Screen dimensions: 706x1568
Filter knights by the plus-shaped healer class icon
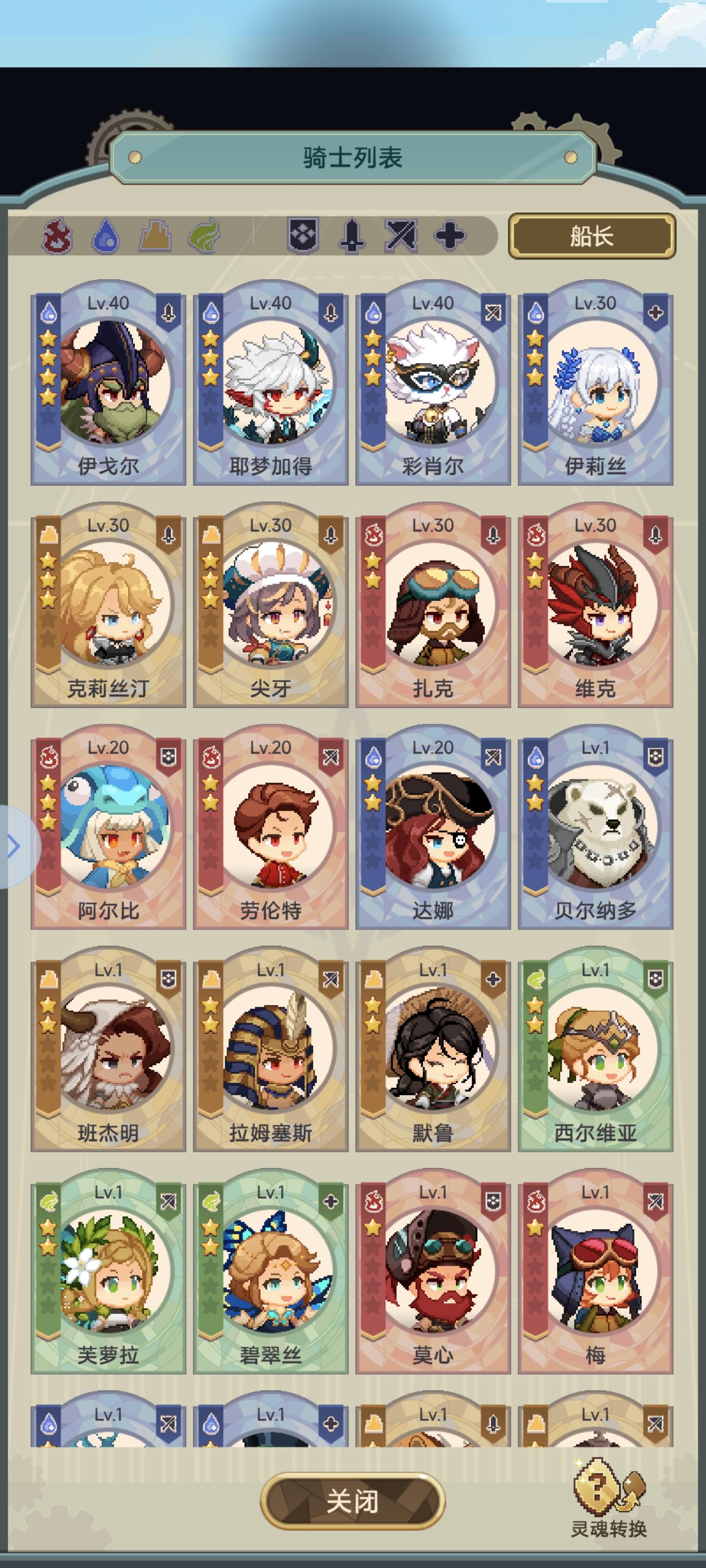click(449, 236)
